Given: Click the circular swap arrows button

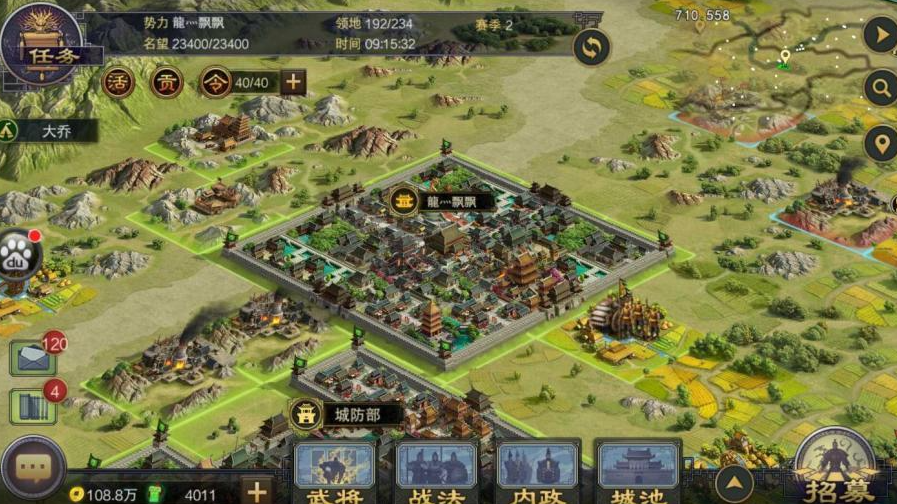Looking at the screenshot, I should tap(592, 47).
